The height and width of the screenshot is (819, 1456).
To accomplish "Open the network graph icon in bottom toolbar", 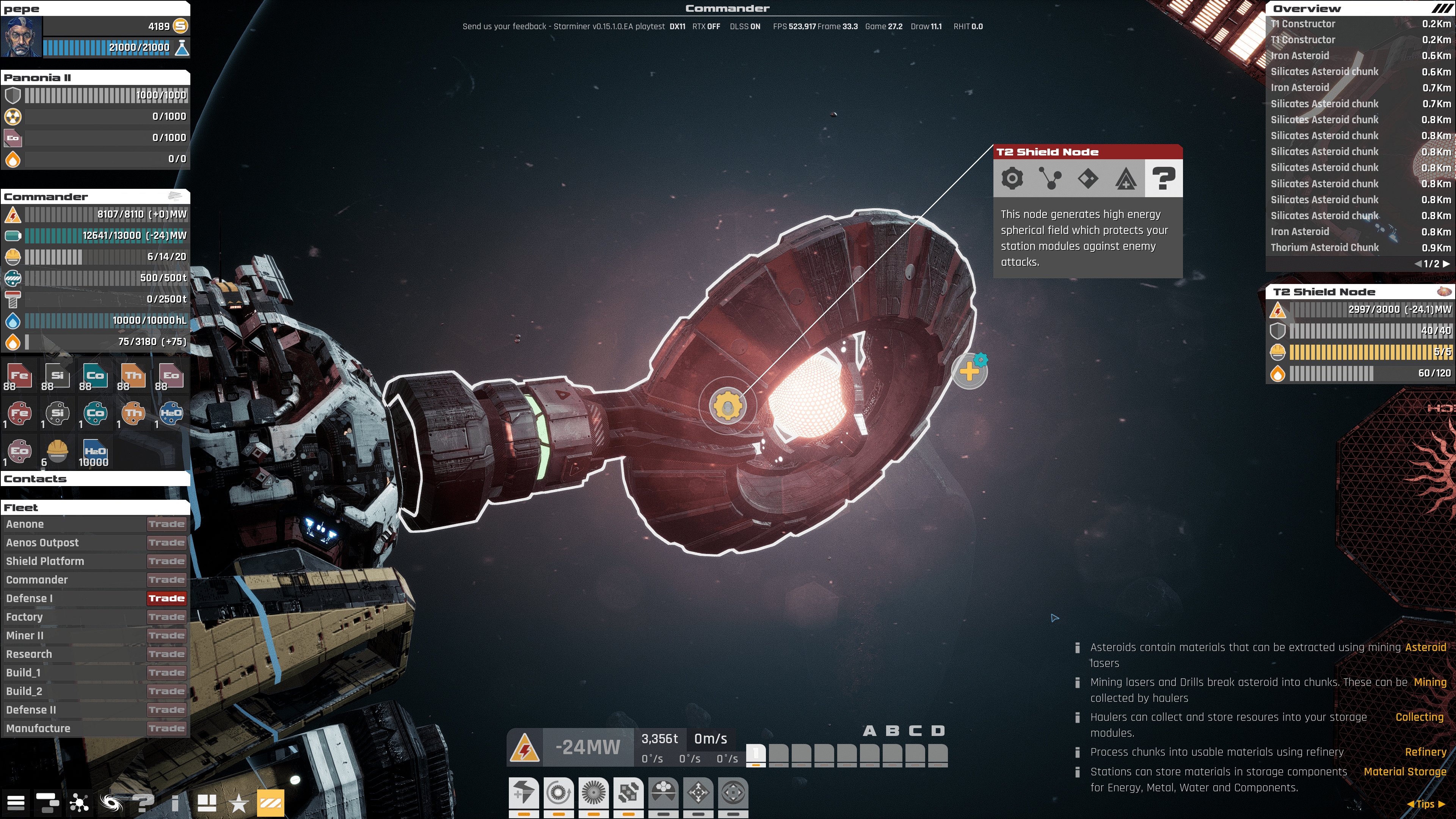I will [x=79, y=803].
